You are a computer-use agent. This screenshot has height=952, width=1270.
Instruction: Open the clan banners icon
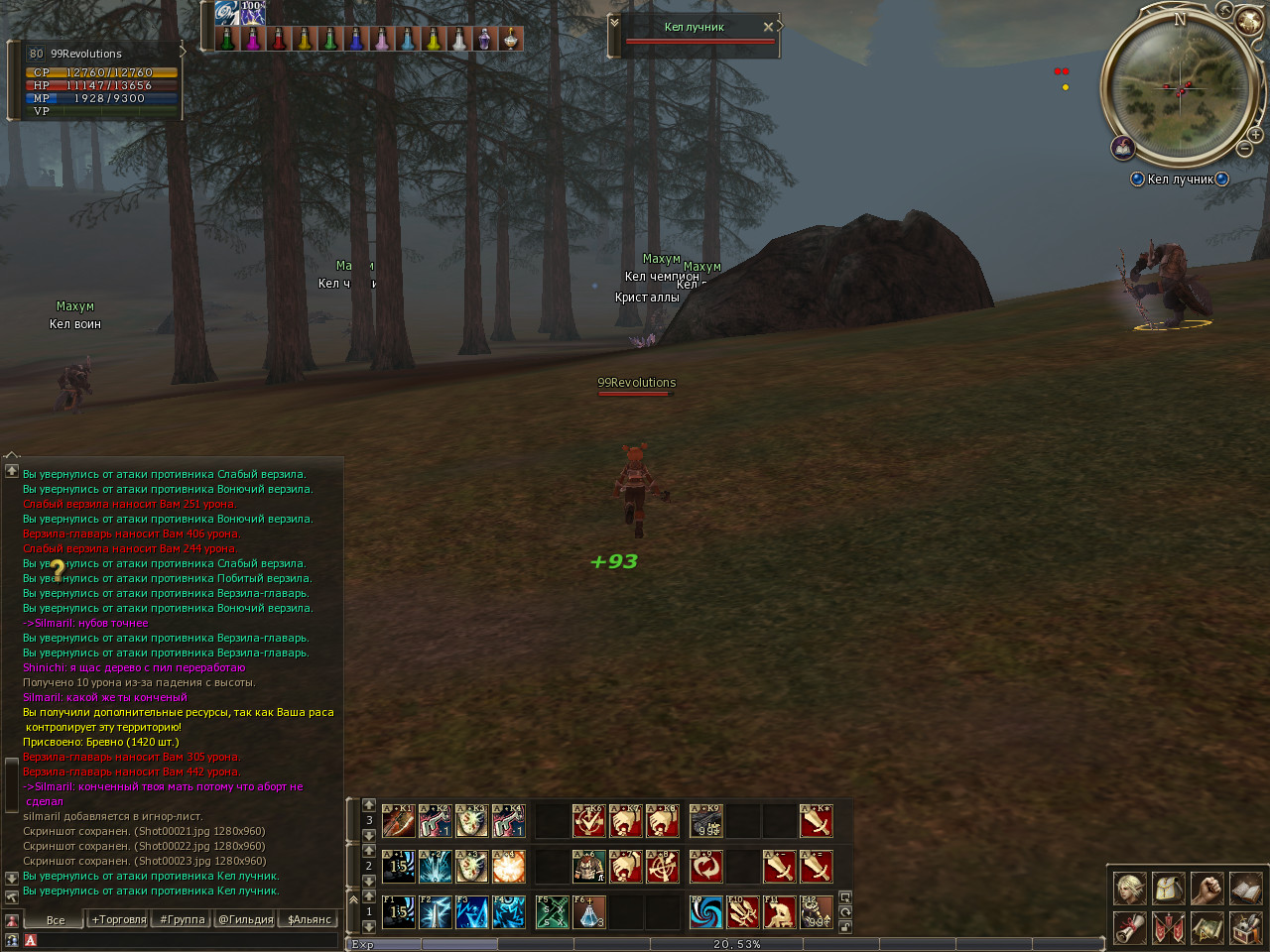1168,928
